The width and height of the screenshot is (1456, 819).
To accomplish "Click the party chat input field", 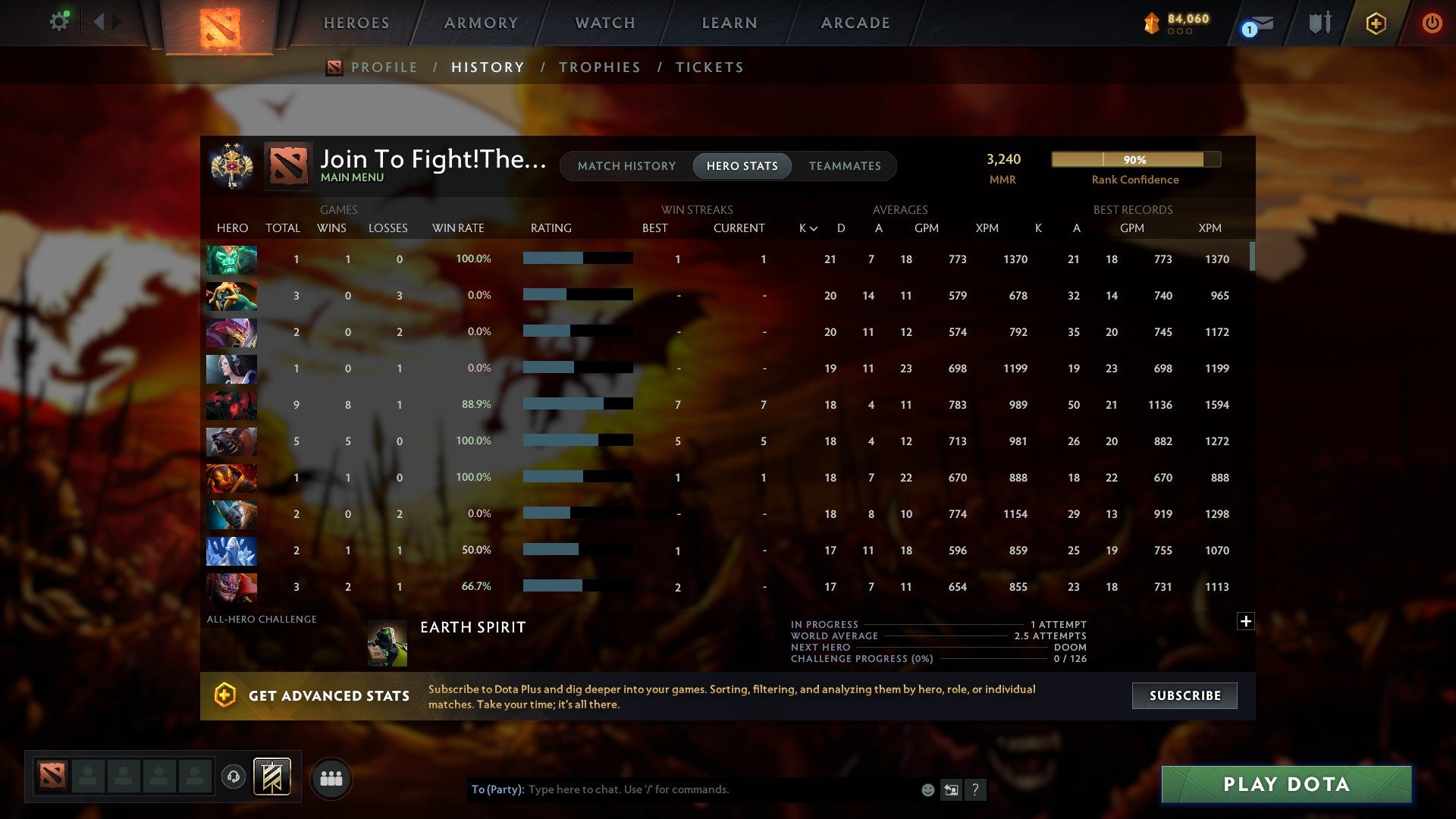I will pyautogui.click(x=682, y=789).
